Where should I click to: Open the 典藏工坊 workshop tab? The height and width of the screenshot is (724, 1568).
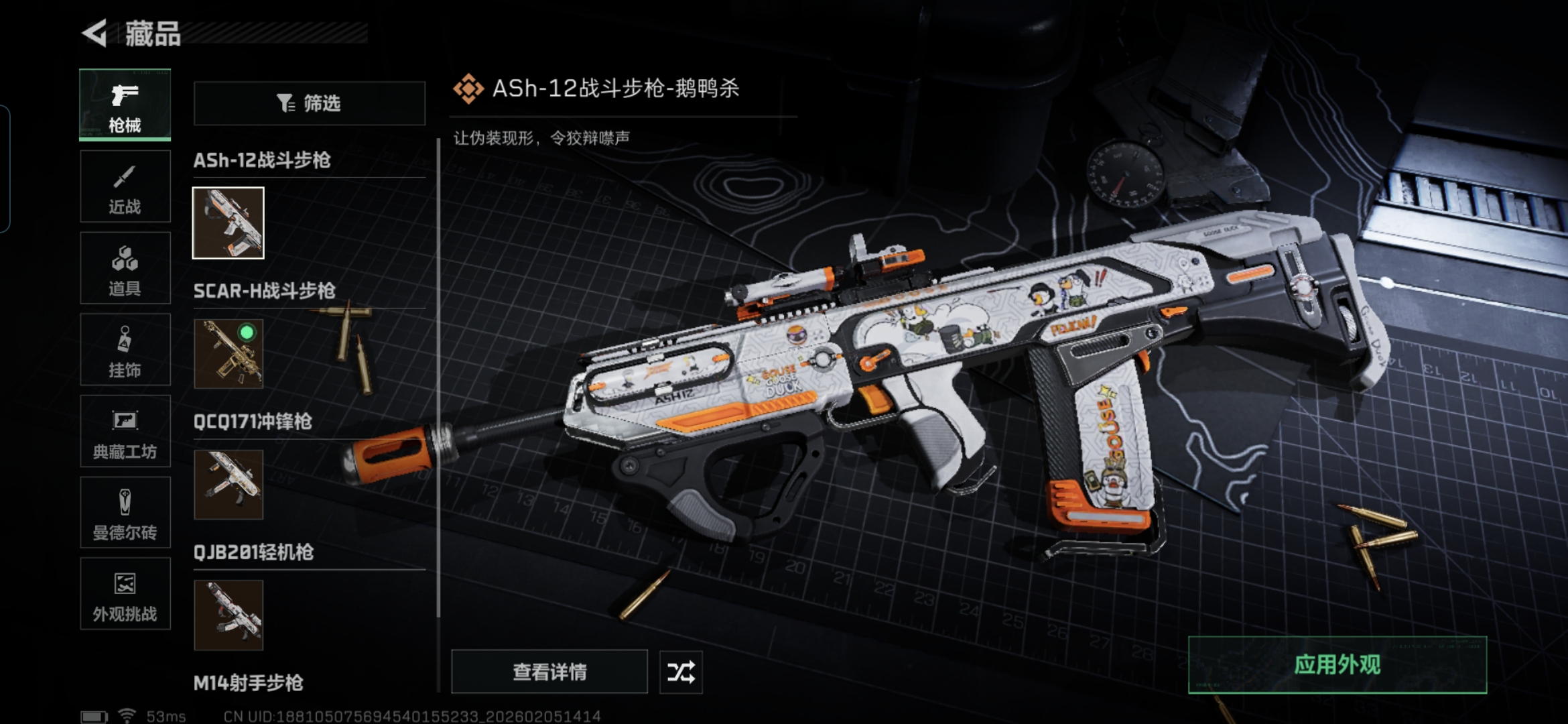pos(125,432)
